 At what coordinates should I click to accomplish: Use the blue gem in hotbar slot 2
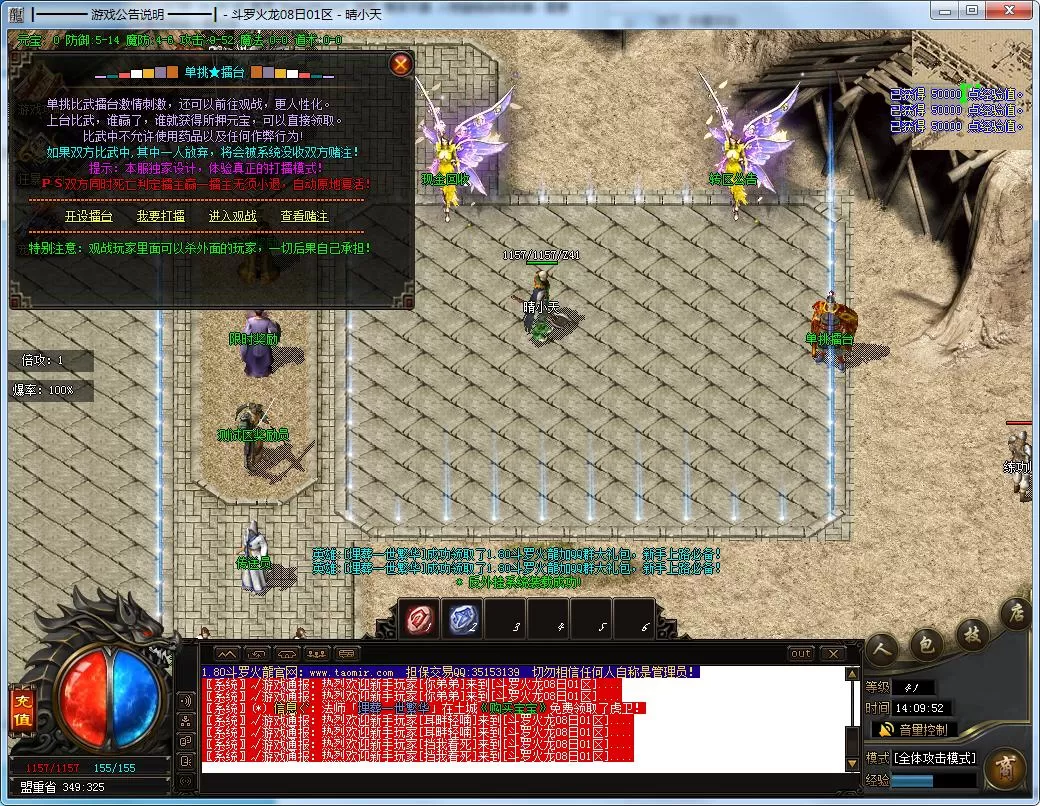[463, 620]
